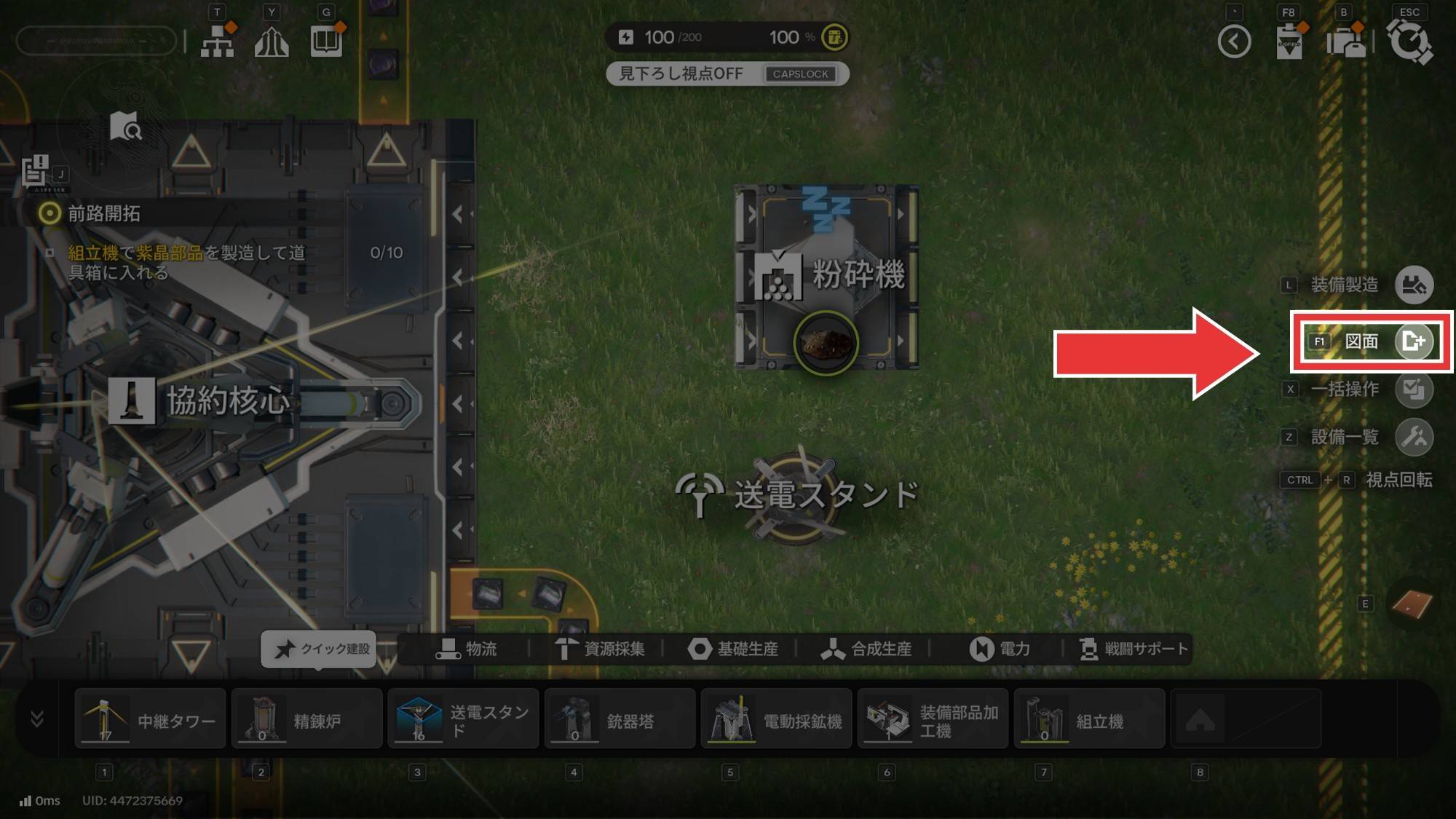Select the クイック建設 quick build tab

click(320, 649)
